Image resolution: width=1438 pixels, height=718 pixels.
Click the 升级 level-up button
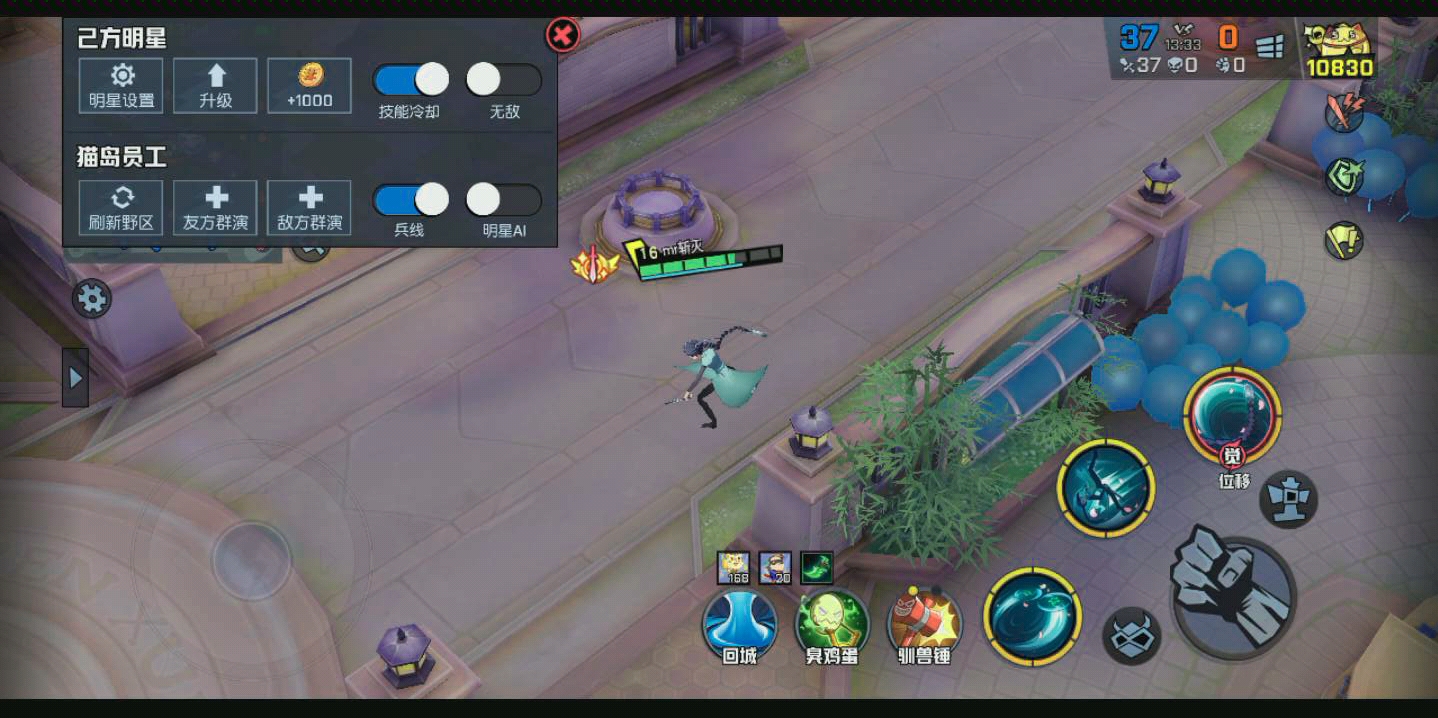(x=215, y=85)
